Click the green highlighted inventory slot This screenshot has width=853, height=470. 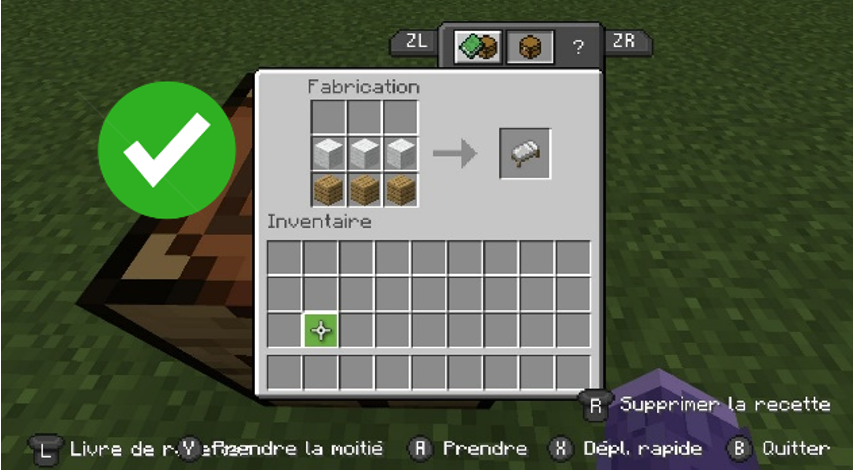pos(321,331)
